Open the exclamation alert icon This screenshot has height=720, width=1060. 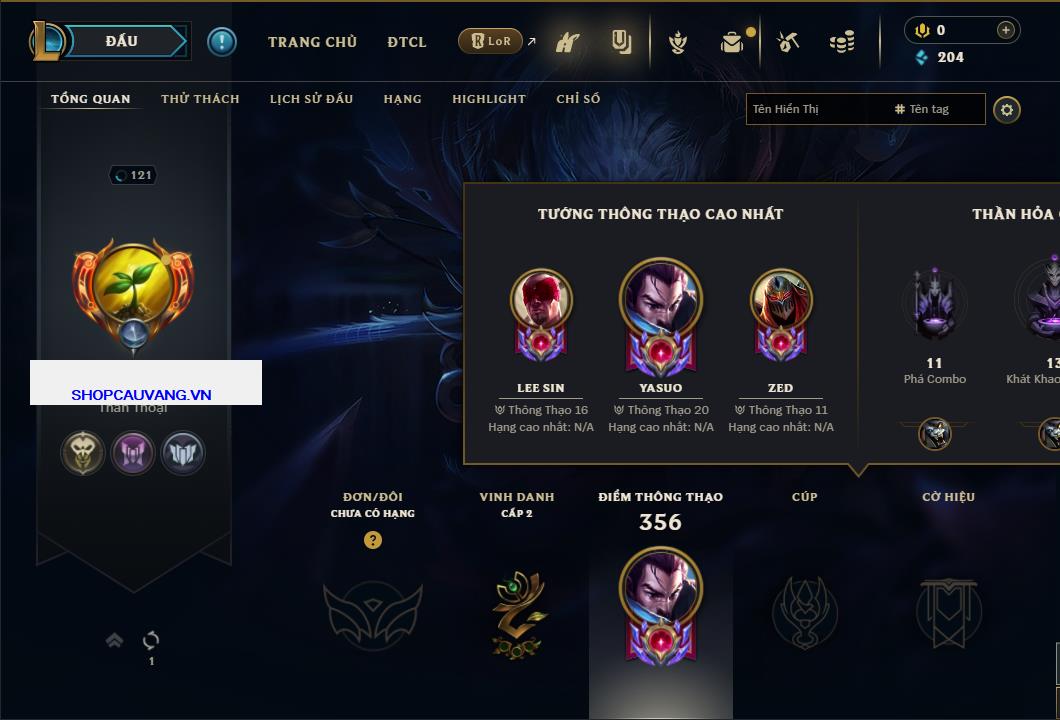coord(222,41)
